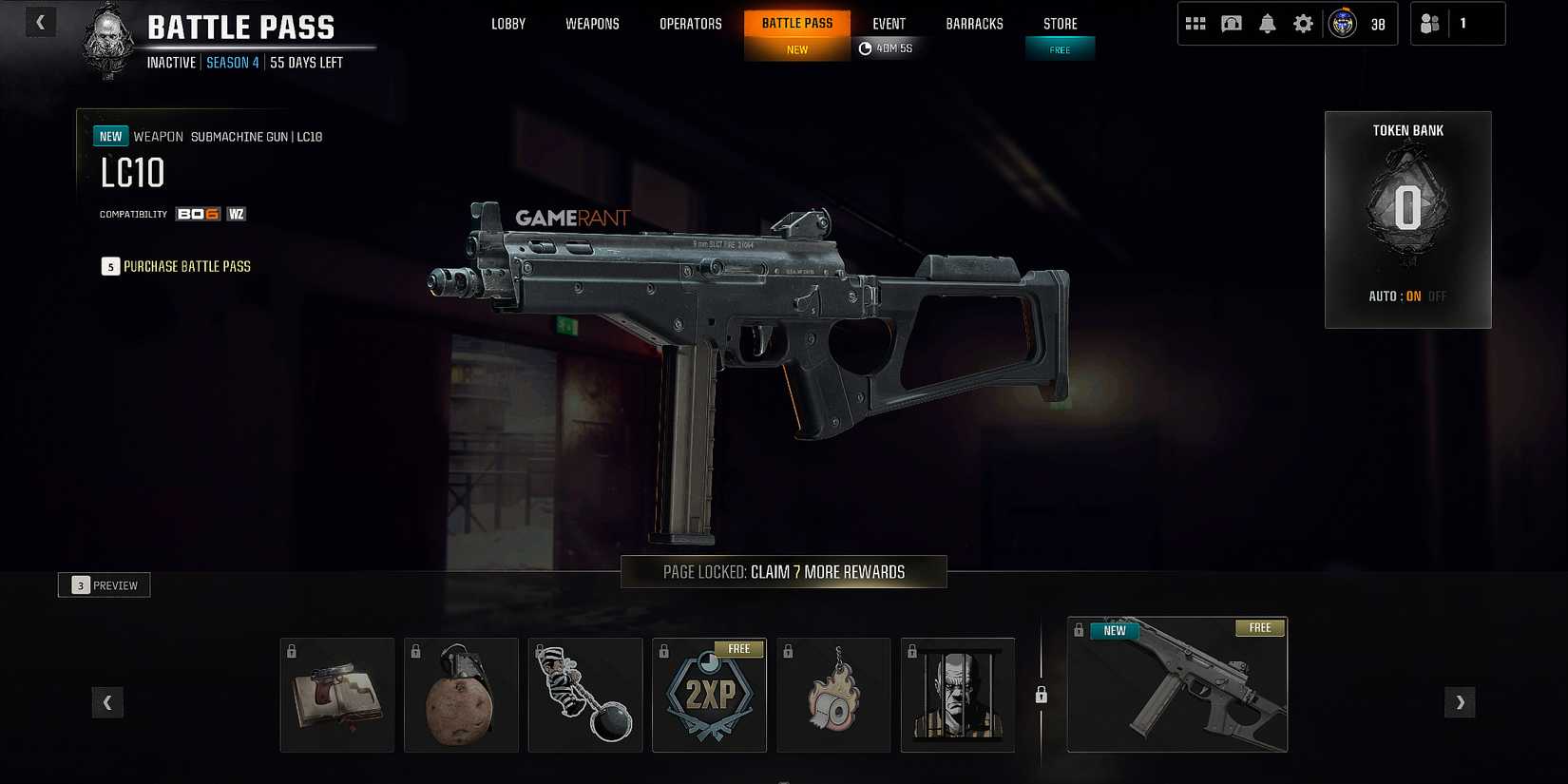Screen dimensions: 1568x784
Task: Go back with left chevron arrow
Action: point(107,702)
